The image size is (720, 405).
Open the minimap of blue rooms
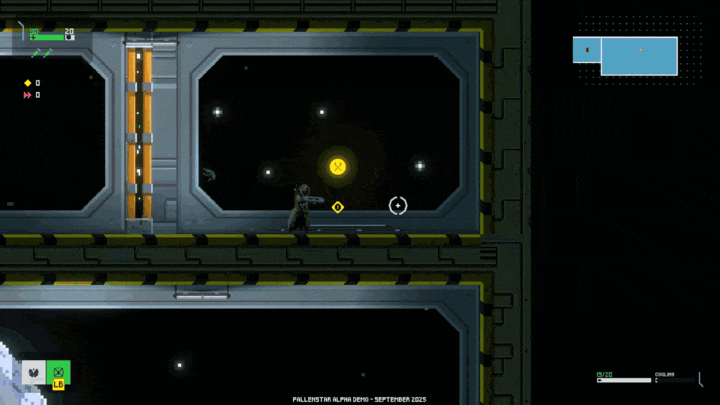coord(626,55)
